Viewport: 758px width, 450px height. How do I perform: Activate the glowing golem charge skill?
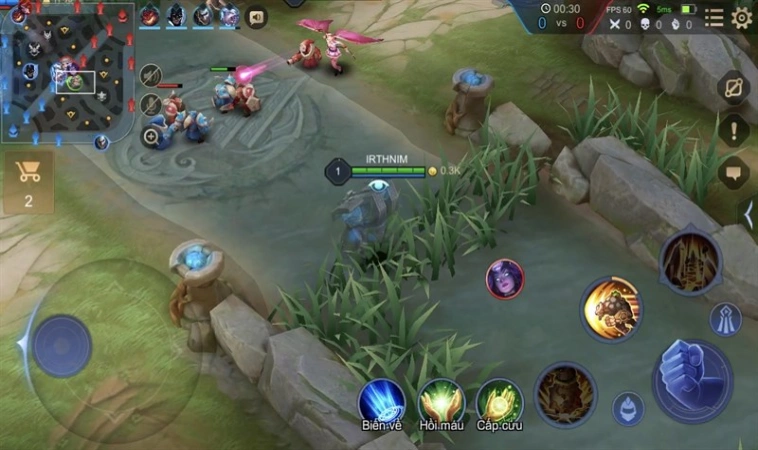coord(611,308)
